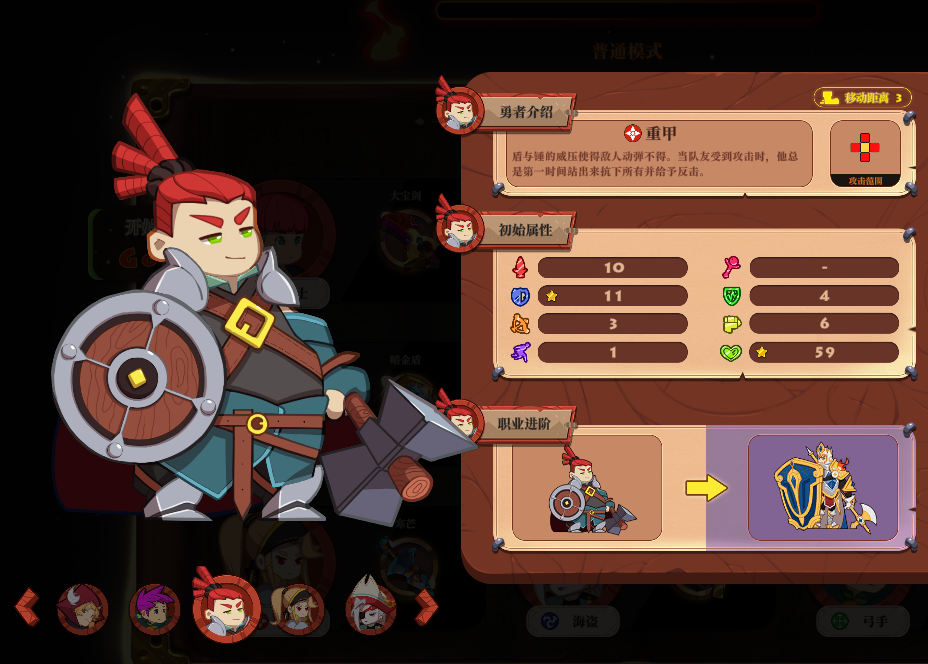
Task: Click the red attack stat icon
Action: [520, 268]
